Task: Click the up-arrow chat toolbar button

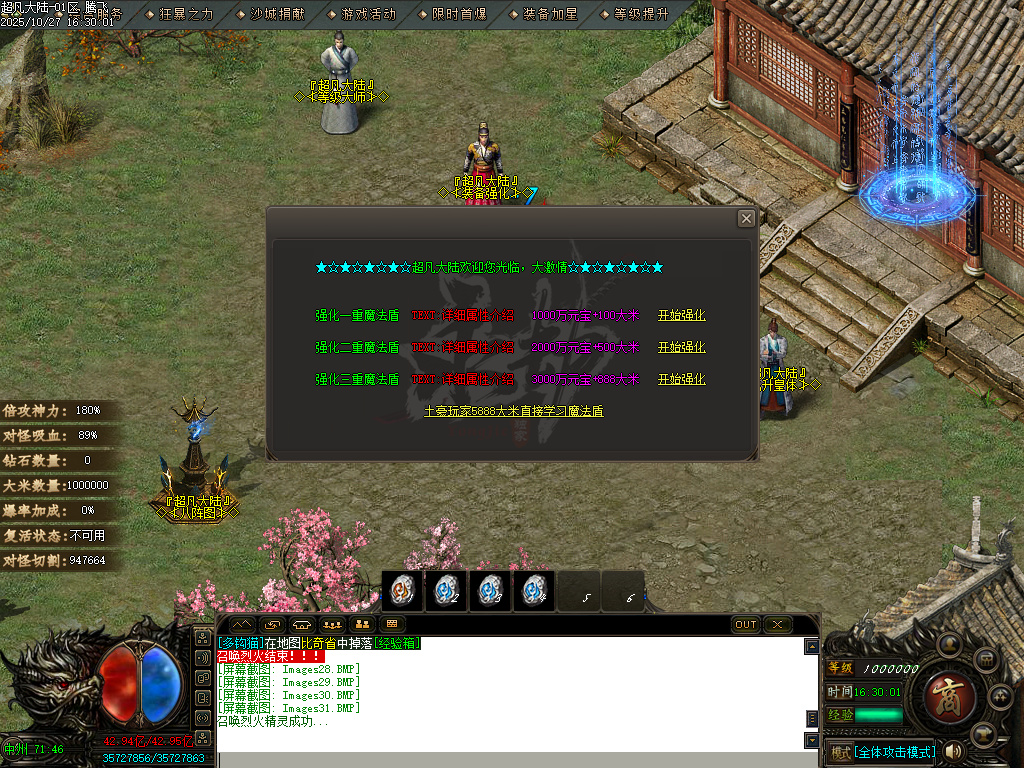Action: point(243,625)
